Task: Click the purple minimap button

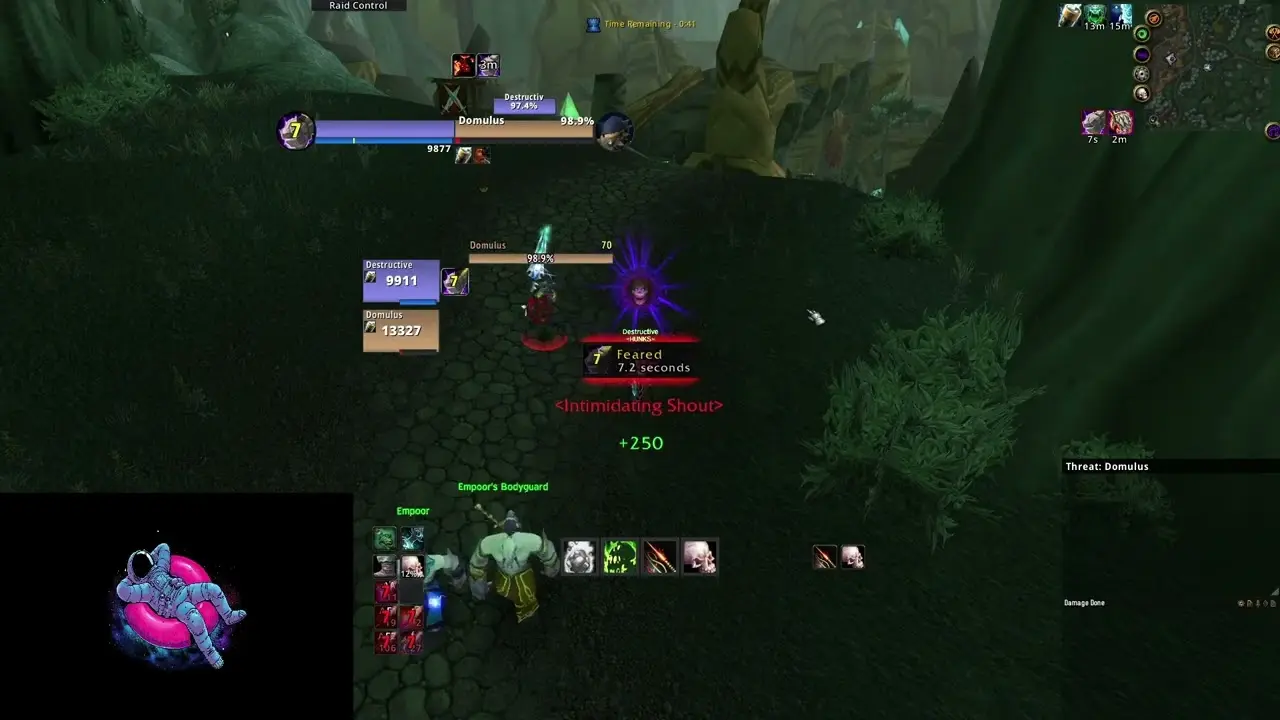Action: tap(1141, 54)
